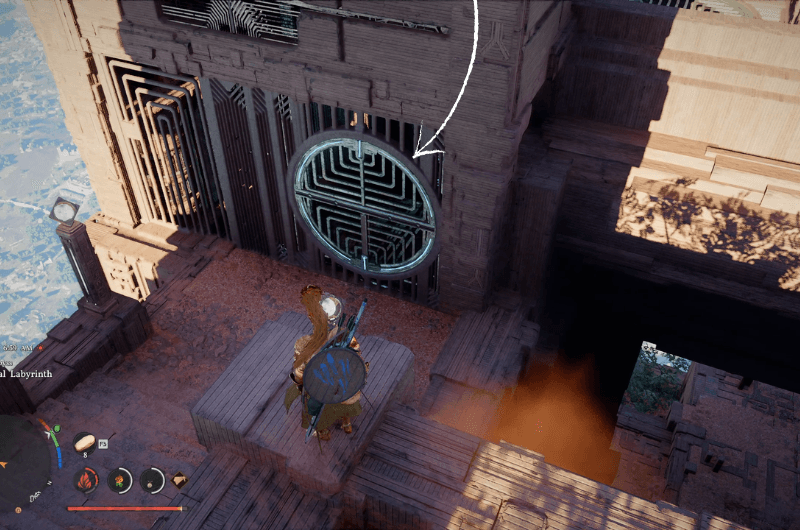800x530 pixels.
Task: Select the orange flower buff icon
Action: [120, 481]
